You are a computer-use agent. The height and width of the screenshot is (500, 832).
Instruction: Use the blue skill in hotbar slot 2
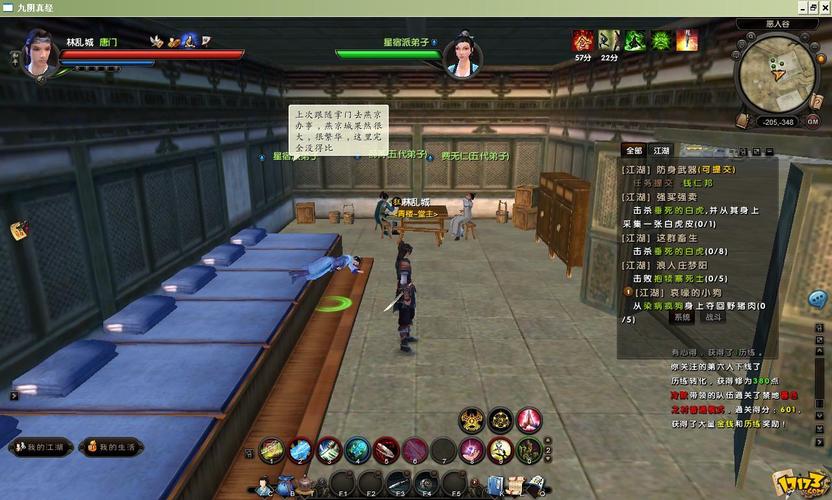300,451
